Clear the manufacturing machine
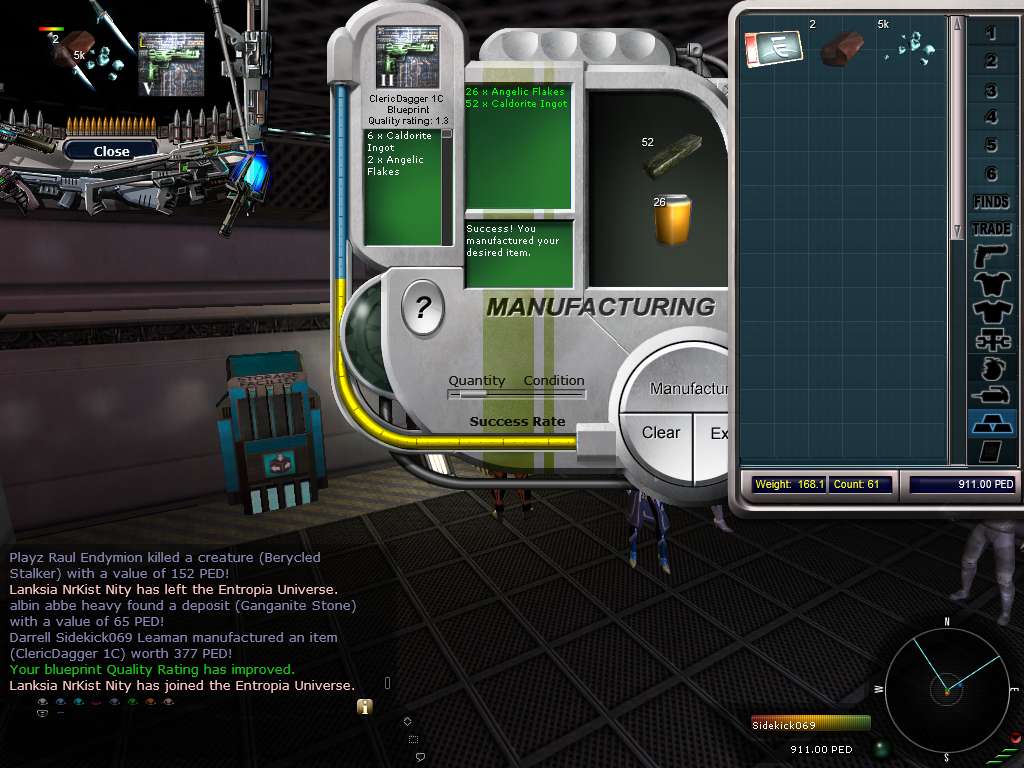1024x768 pixels. [x=660, y=433]
